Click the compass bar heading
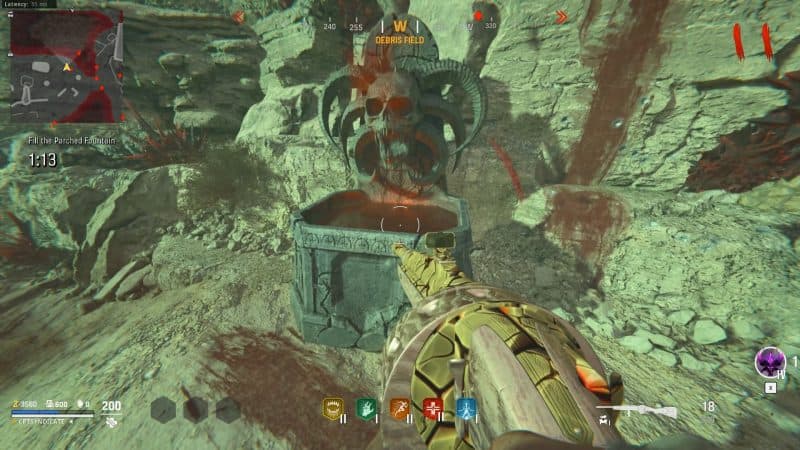 pyautogui.click(x=399, y=26)
